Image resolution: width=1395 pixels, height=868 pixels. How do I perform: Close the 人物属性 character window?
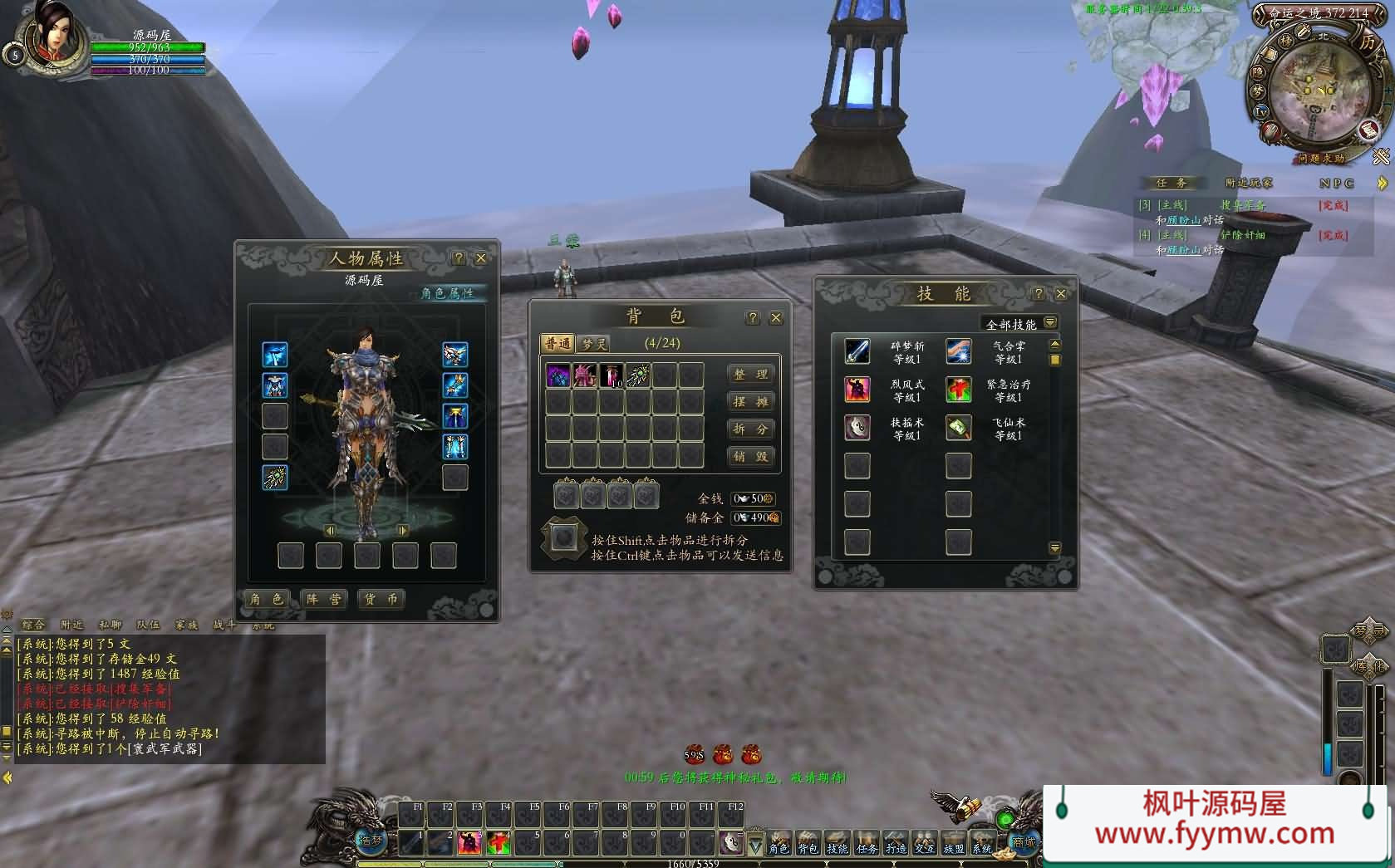(x=480, y=258)
